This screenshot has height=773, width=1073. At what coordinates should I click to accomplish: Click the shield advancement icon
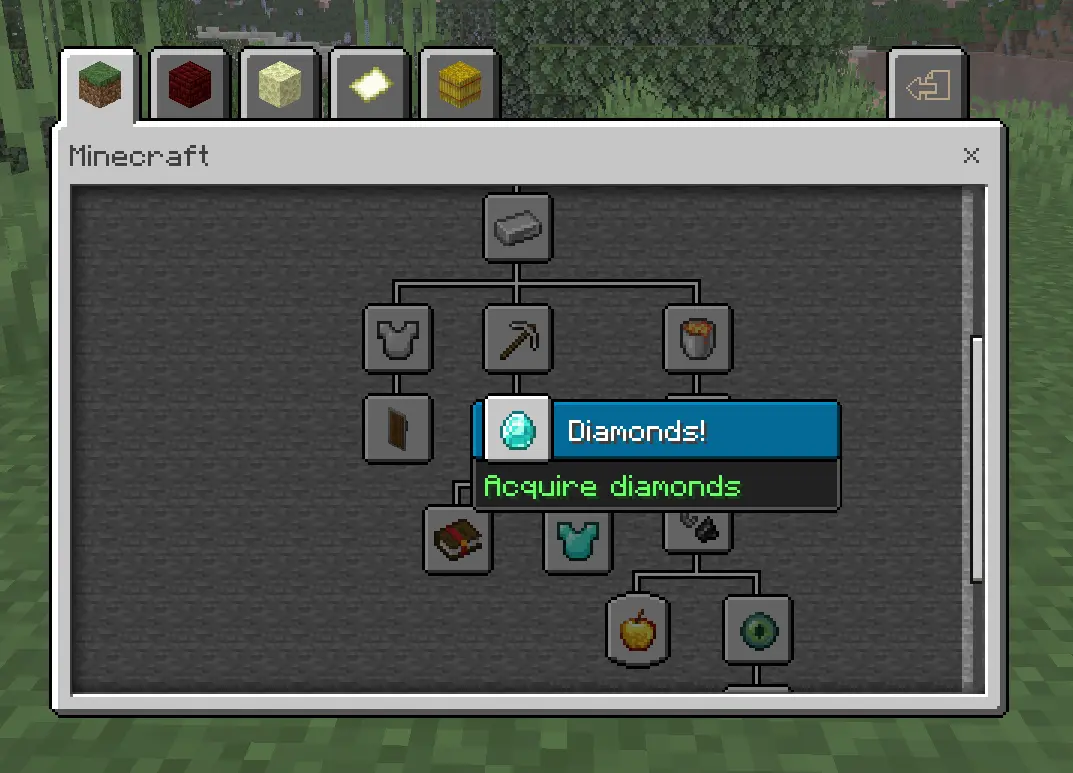(x=398, y=429)
